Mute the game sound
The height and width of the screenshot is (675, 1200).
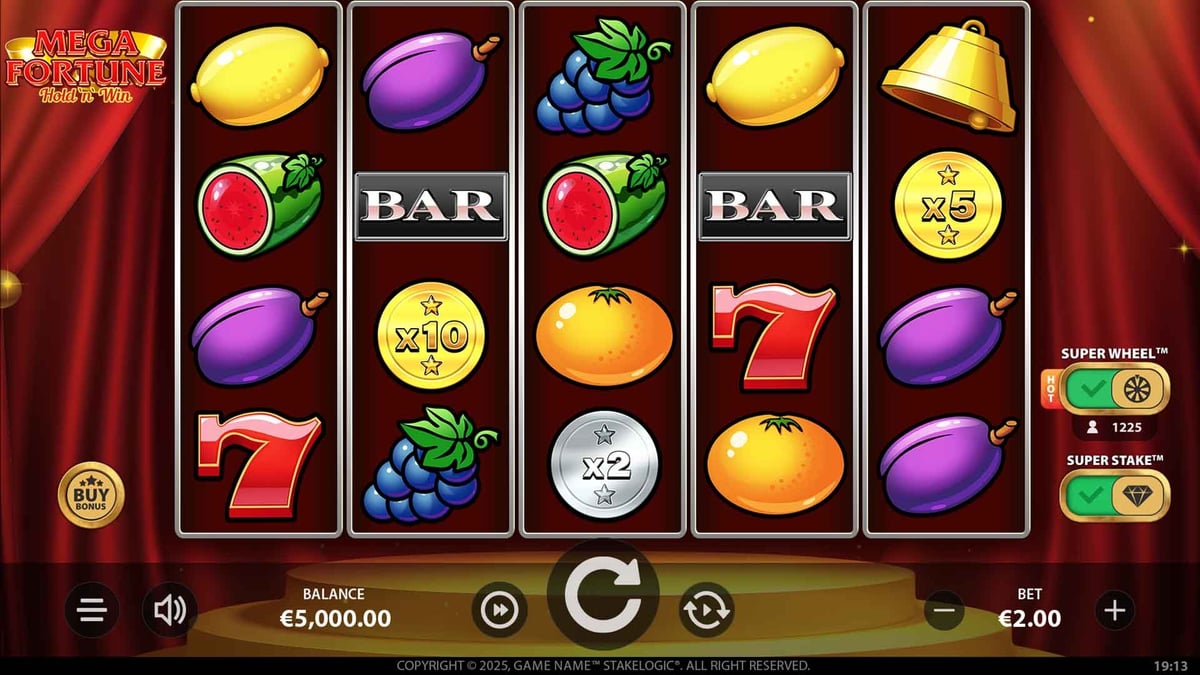tap(170, 609)
